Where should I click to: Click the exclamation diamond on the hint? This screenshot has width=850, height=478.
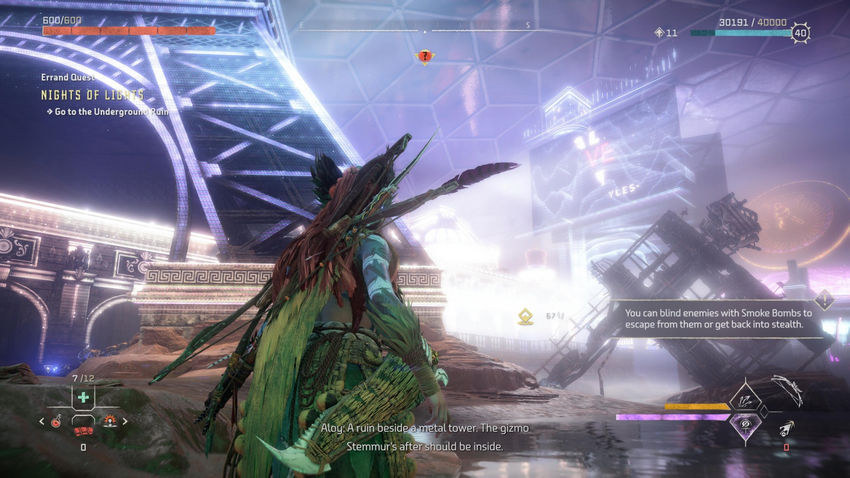tap(824, 298)
